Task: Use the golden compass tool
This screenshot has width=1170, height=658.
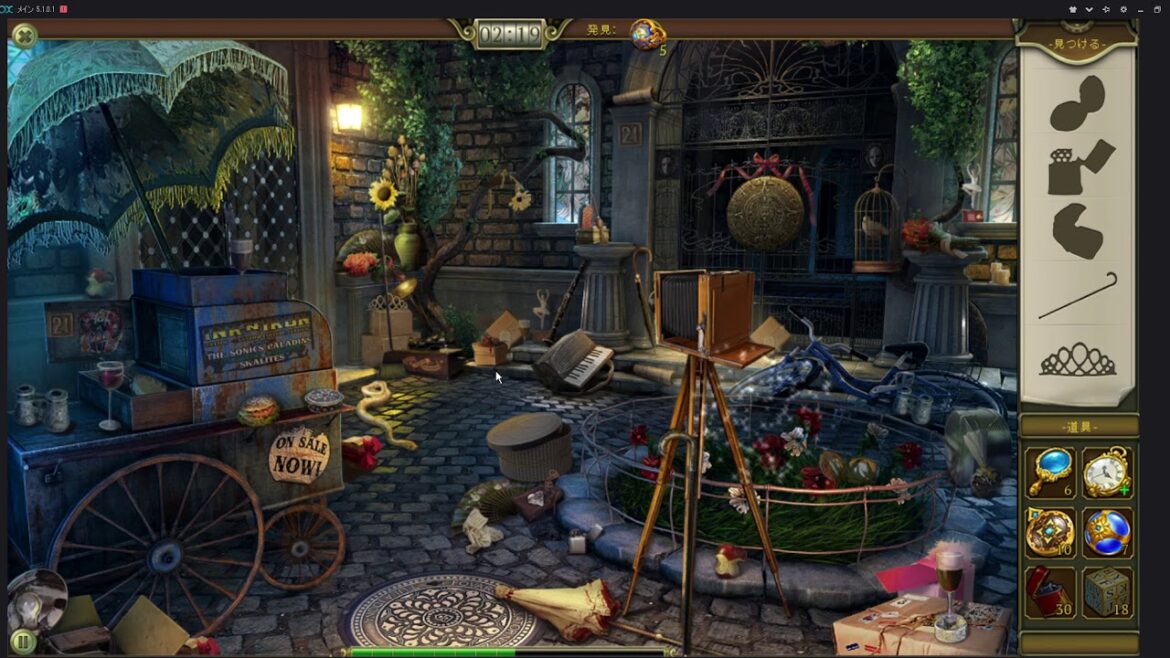Action: 1049,532
